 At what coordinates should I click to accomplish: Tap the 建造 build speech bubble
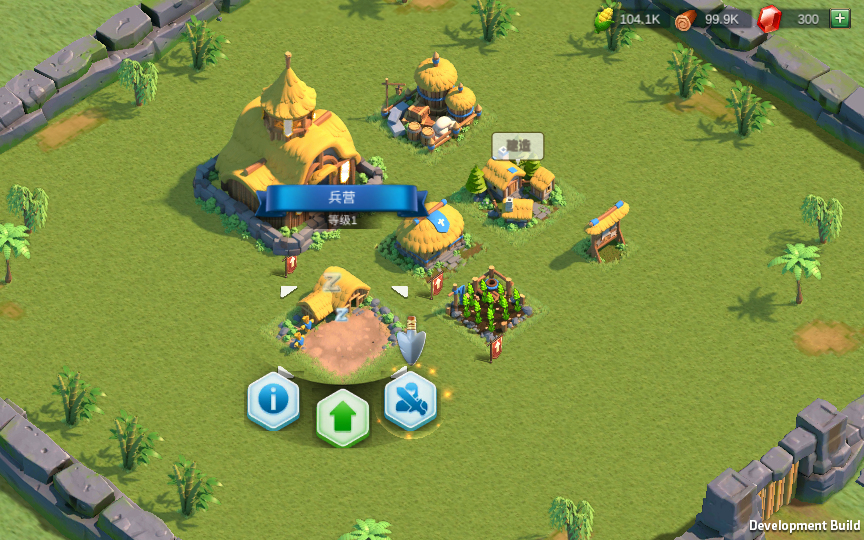click(x=517, y=146)
